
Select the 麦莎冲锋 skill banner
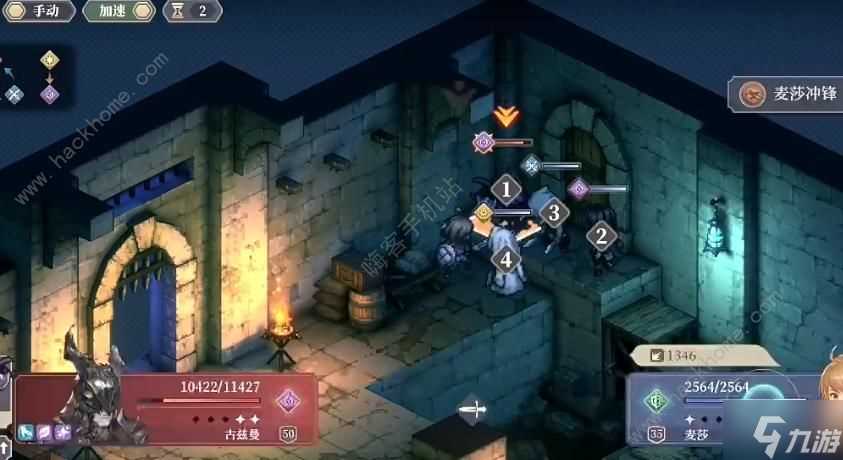(x=786, y=96)
